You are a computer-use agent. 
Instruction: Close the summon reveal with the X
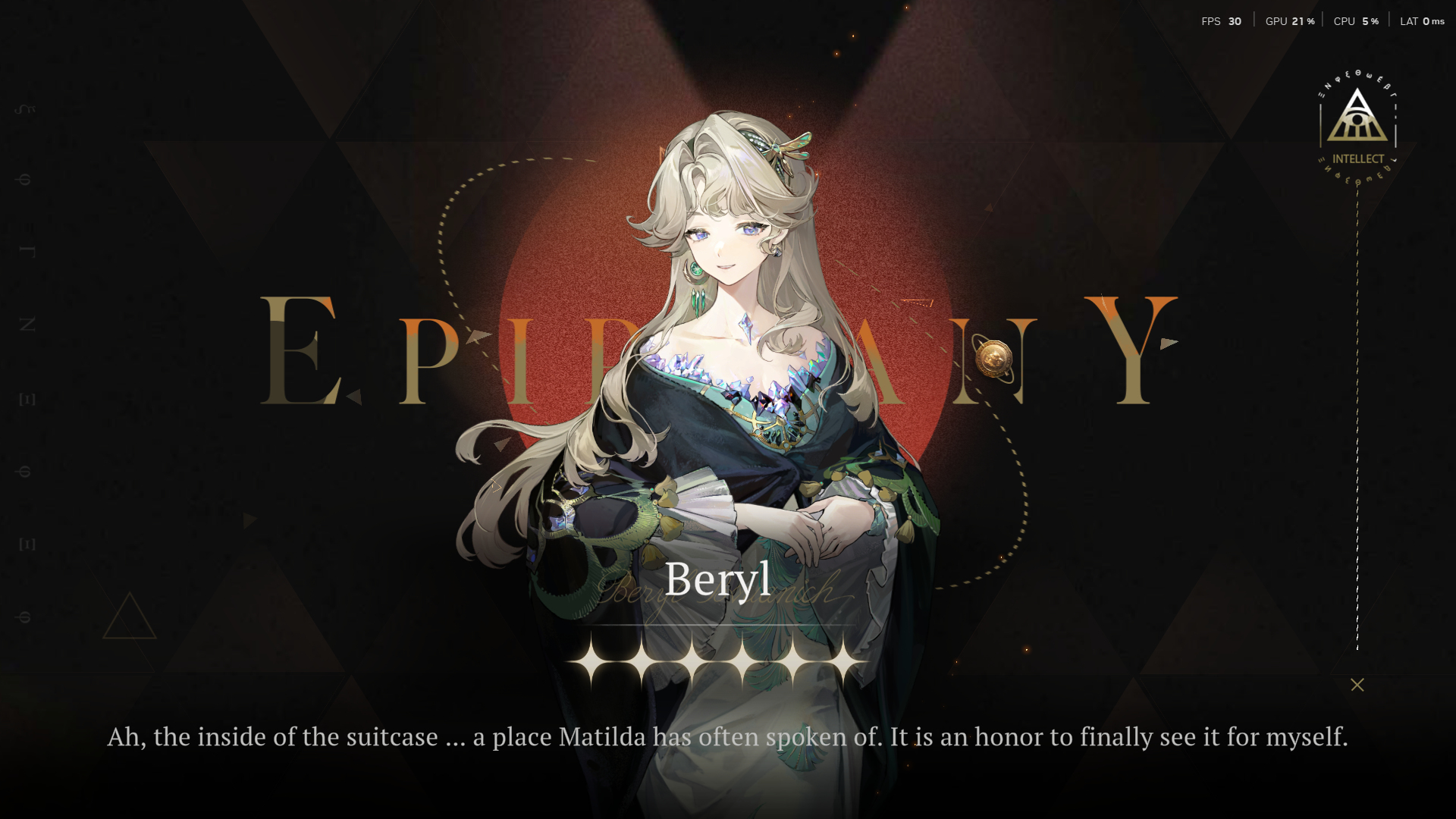click(x=1357, y=685)
